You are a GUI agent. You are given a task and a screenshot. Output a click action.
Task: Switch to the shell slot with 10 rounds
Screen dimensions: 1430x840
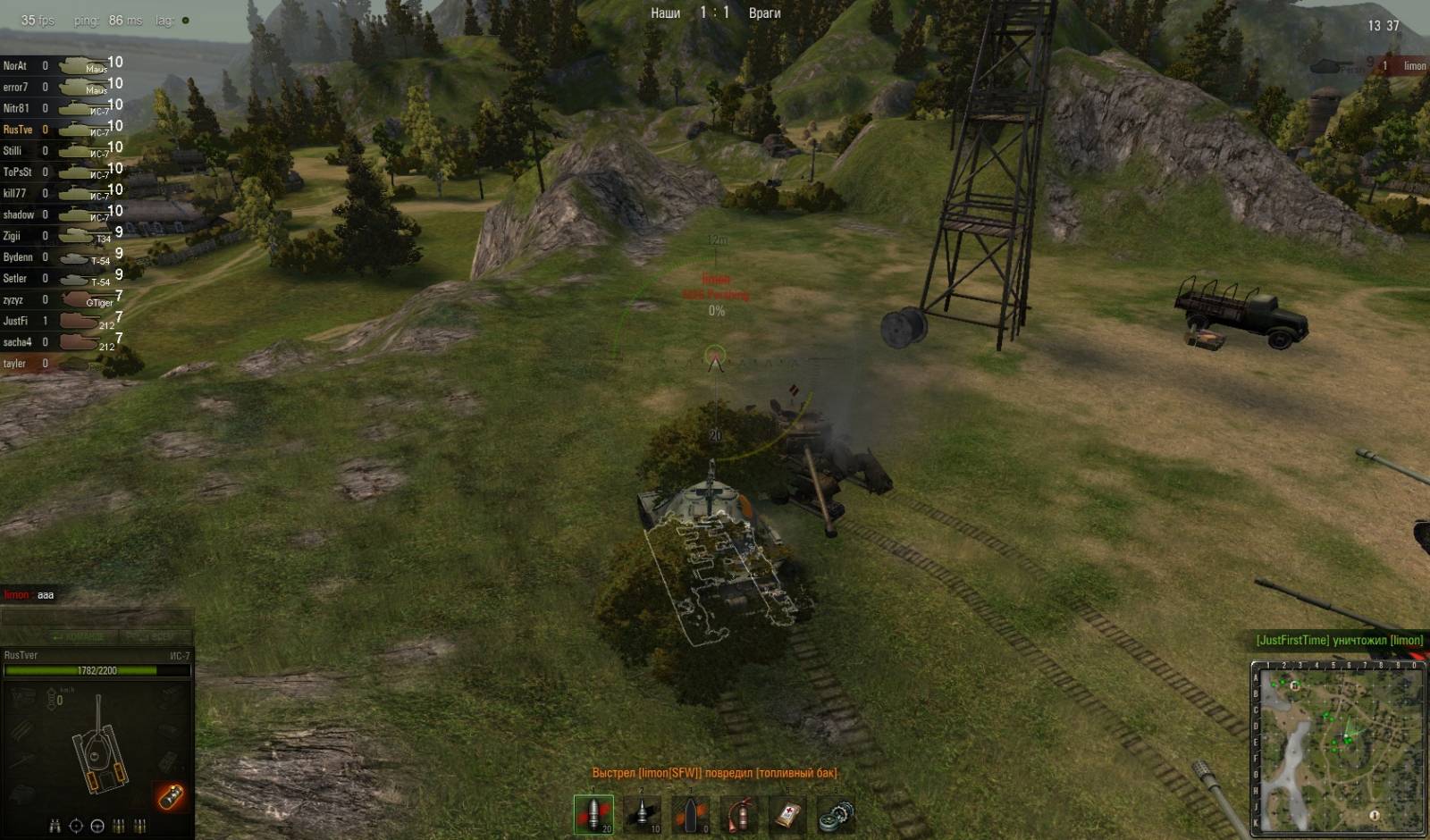[643, 814]
